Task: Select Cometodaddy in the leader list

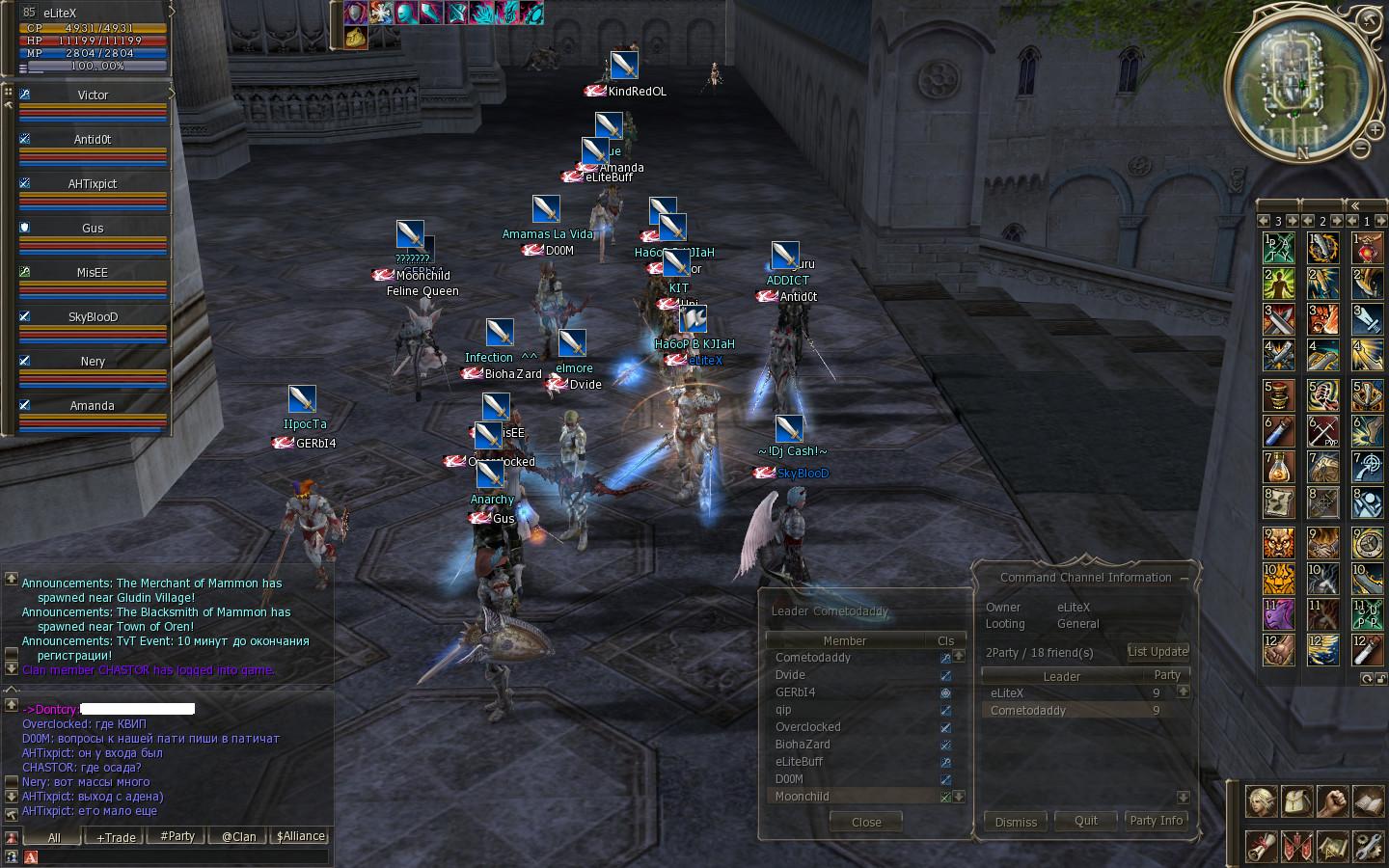Action: 1028,711
